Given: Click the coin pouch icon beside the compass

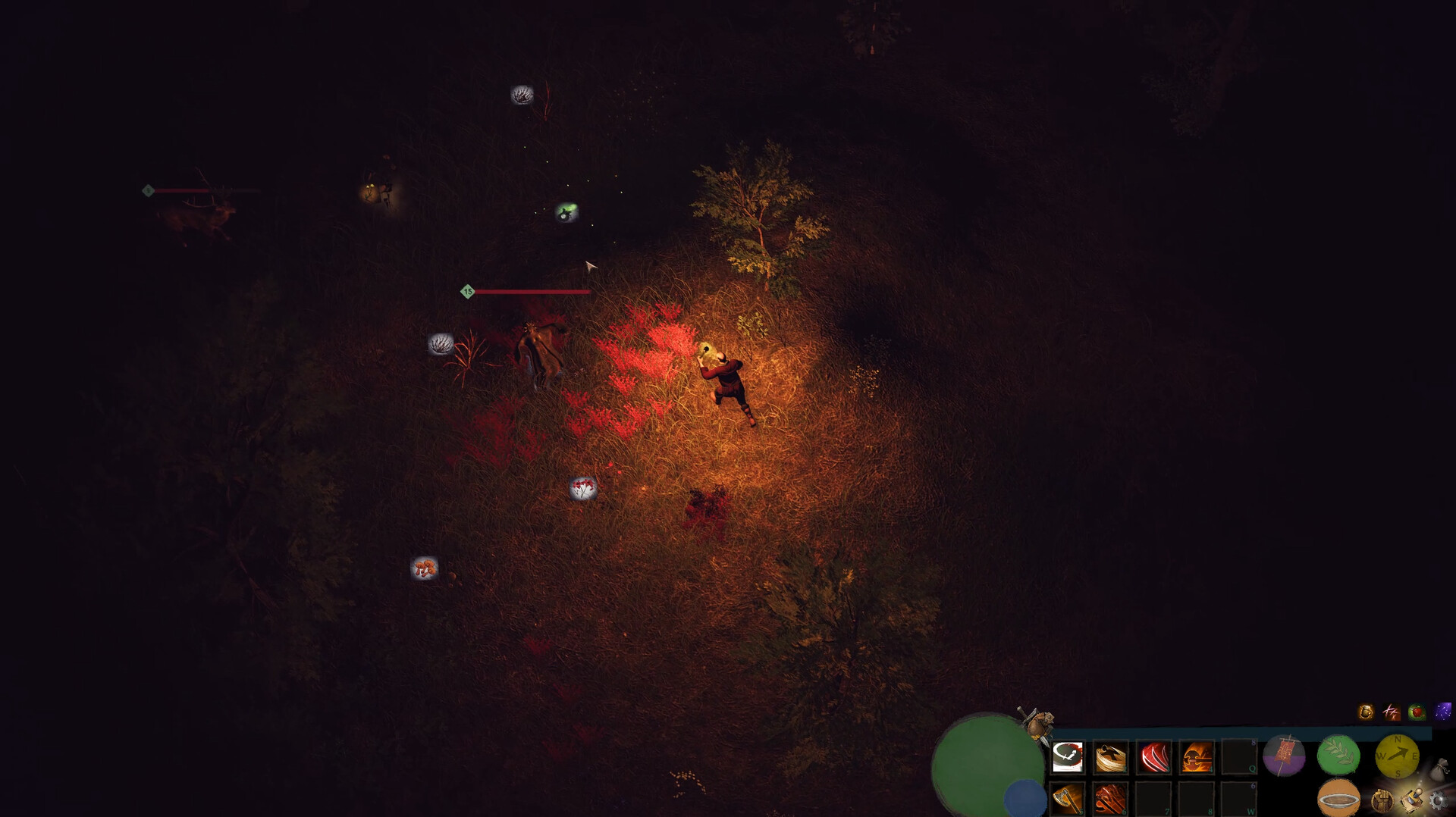Looking at the screenshot, I should point(1442,768).
